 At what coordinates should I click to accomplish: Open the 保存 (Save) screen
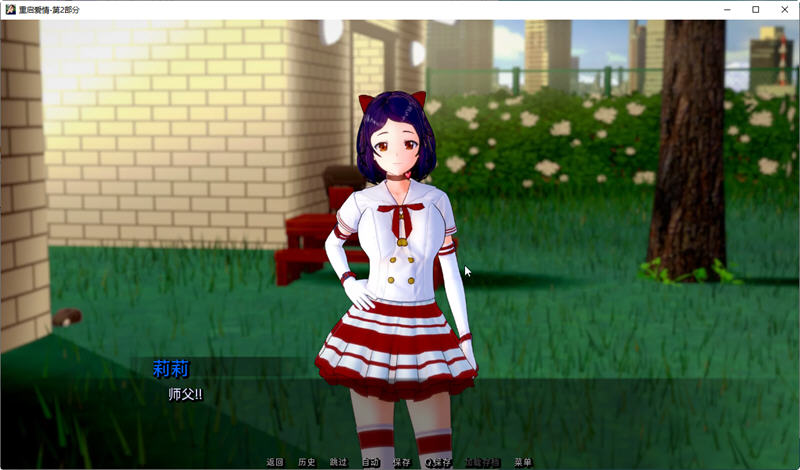(401, 462)
